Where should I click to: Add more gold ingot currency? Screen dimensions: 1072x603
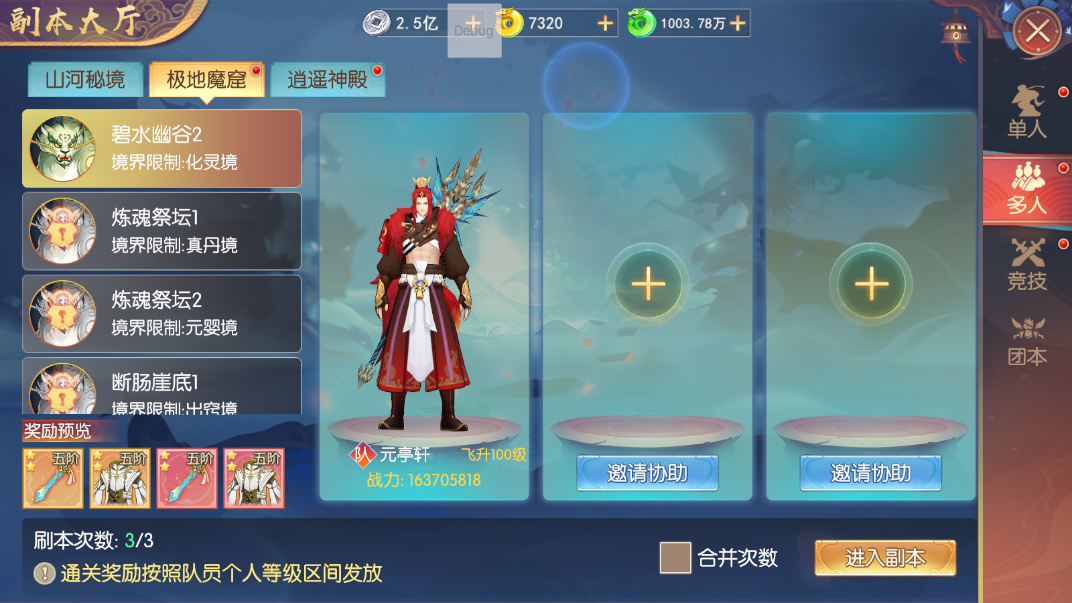pos(605,23)
